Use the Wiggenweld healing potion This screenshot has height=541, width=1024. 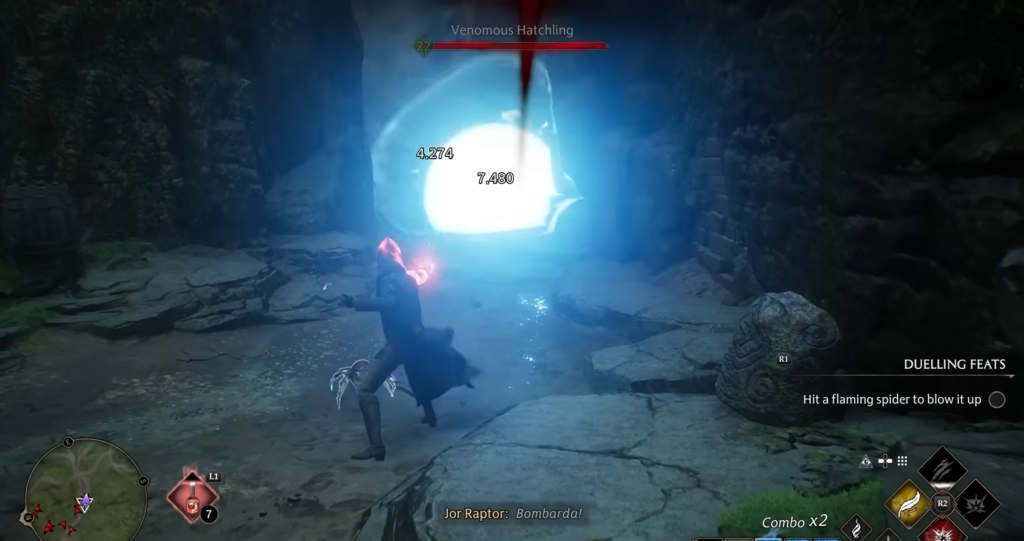[x=191, y=496]
